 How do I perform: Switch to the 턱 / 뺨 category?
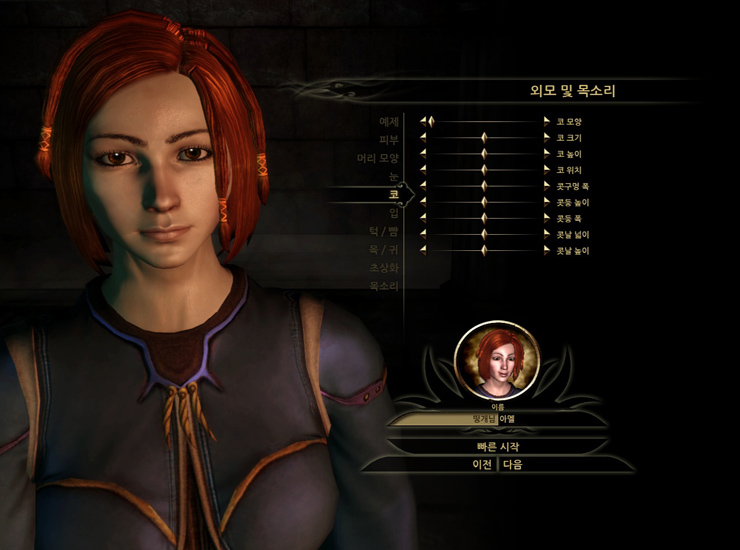tap(383, 231)
